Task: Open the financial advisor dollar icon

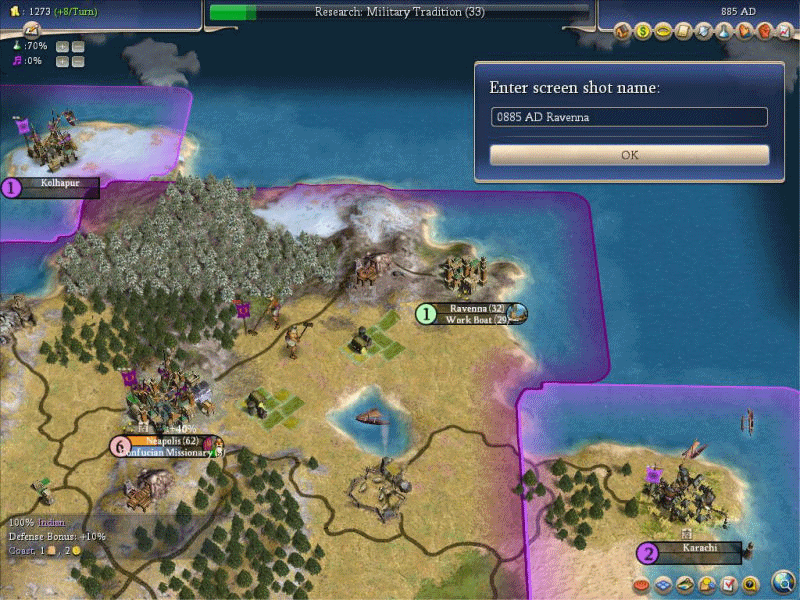Action: pyautogui.click(x=644, y=32)
